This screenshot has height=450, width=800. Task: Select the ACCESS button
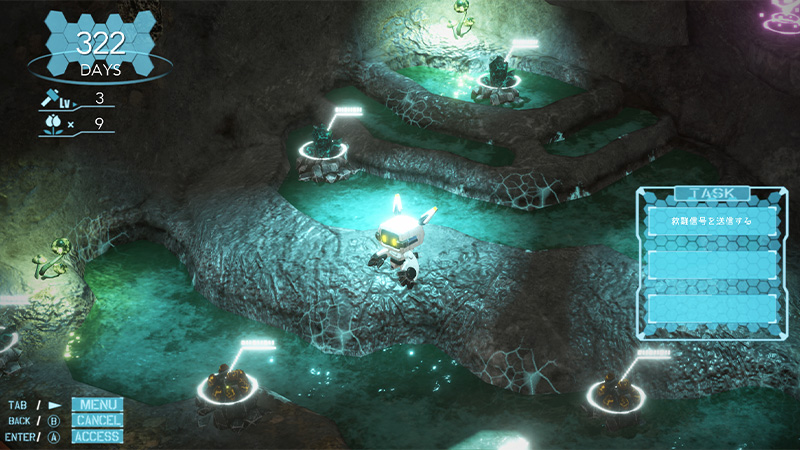pos(97,436)
